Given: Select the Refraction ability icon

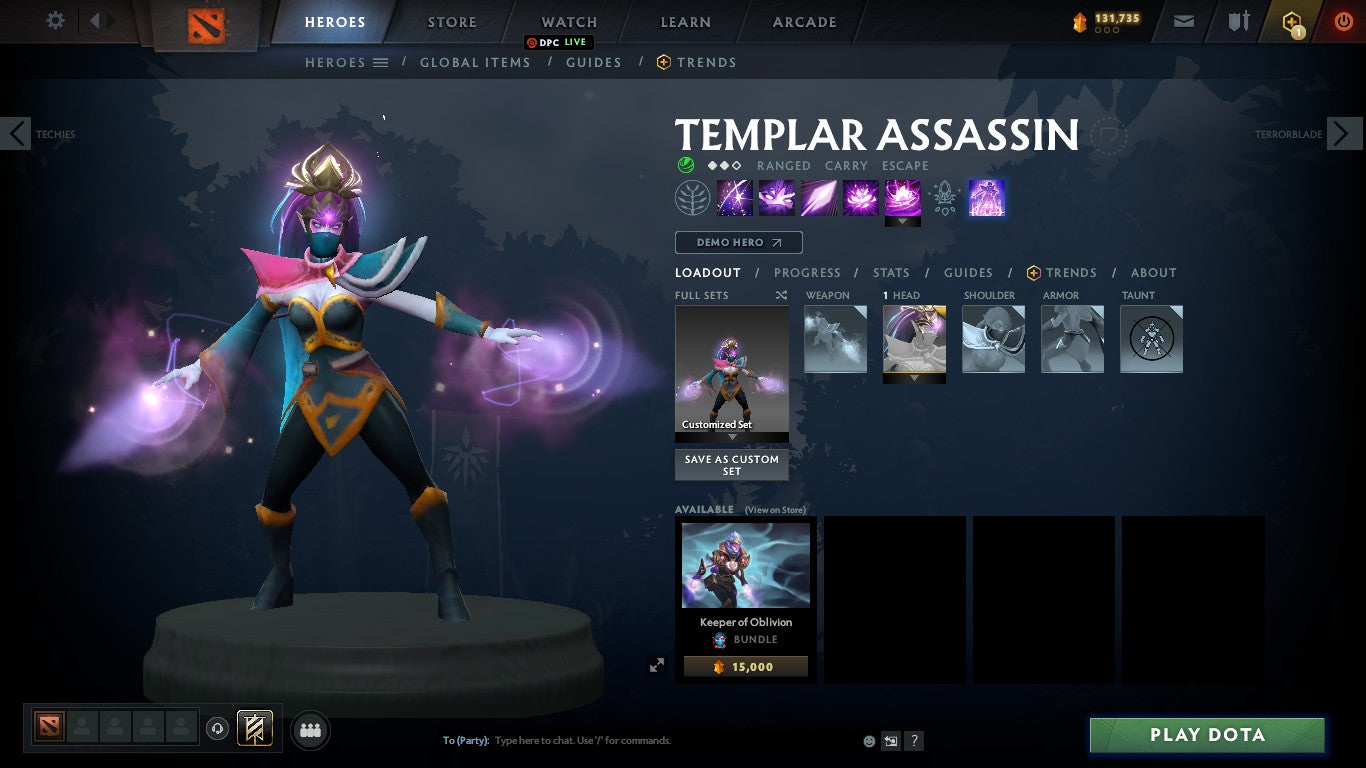Looking at the screenshot, I should 735,197.
